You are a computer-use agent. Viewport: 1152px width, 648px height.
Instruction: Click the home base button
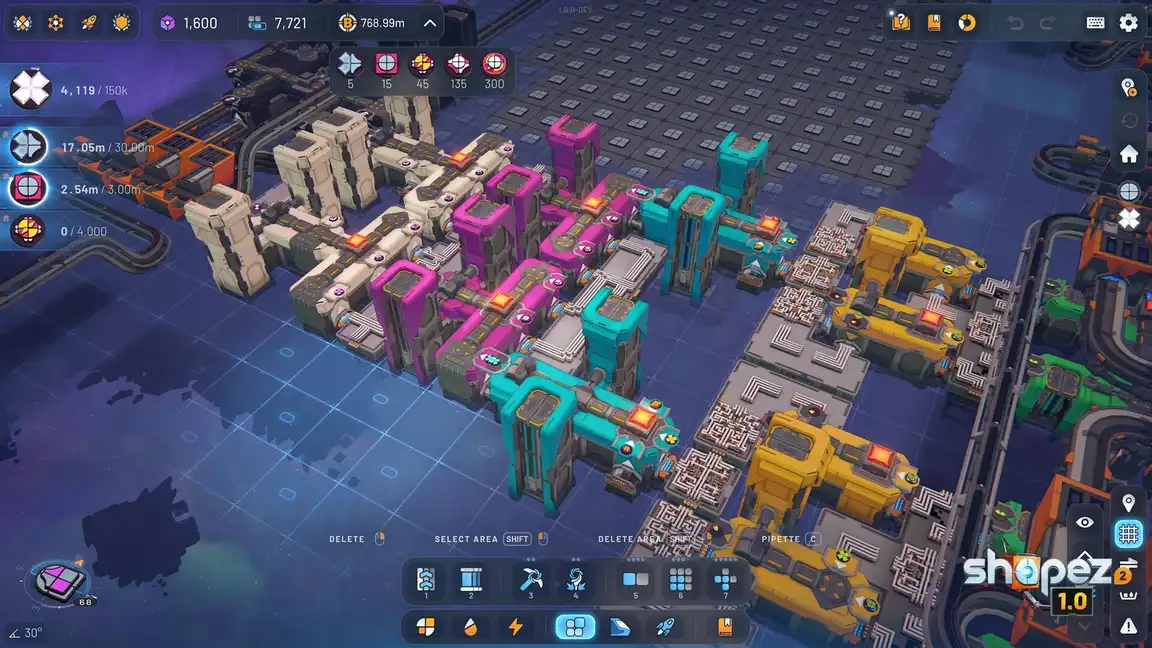click(1129, 154)
